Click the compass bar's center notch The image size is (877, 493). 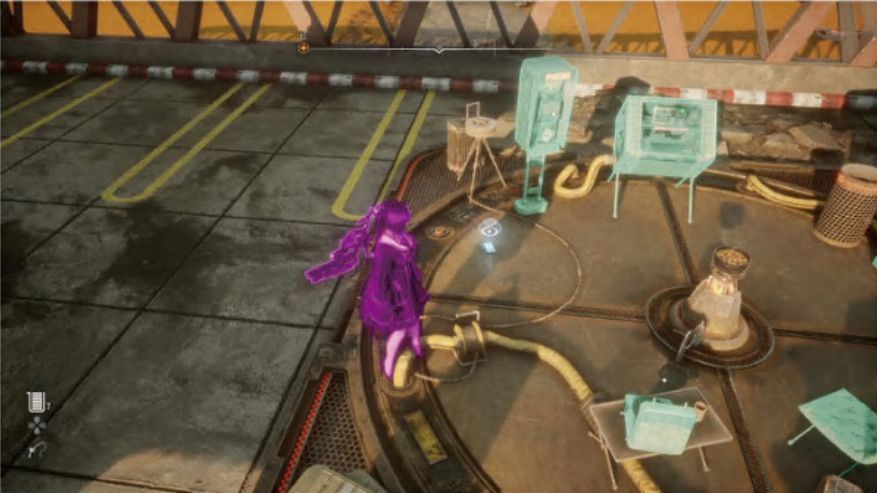(439, 49)
